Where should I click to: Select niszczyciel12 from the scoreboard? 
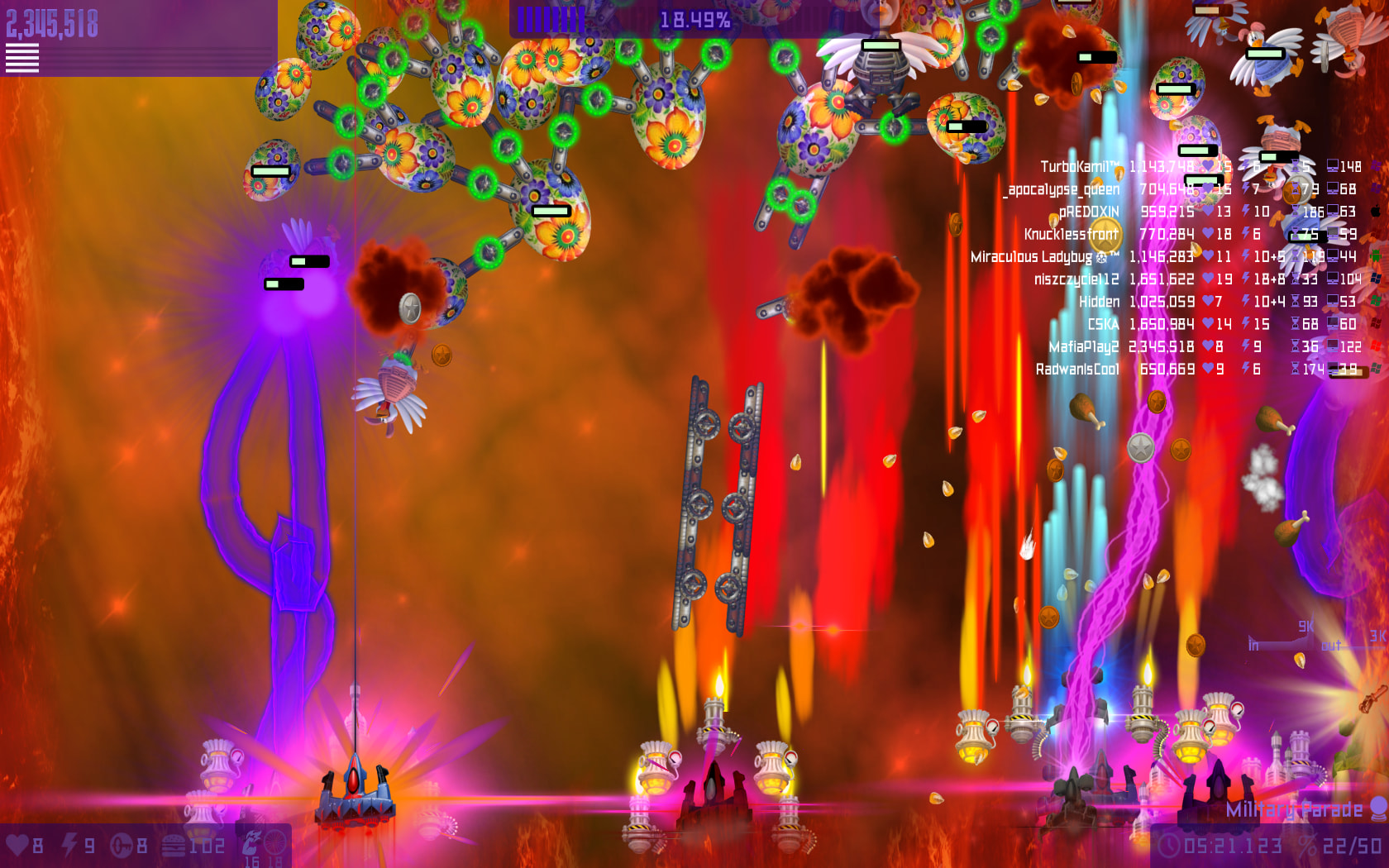click(1076, 279)
